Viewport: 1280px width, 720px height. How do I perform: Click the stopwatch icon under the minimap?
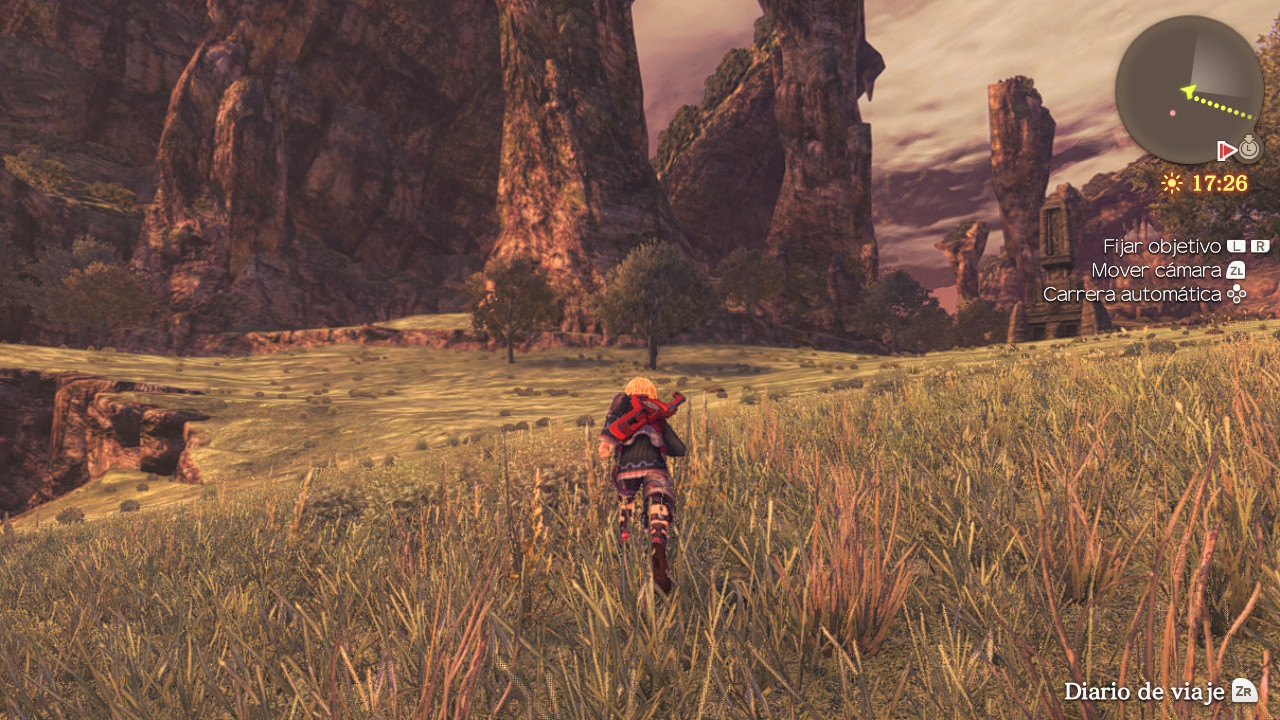(1249, 149)
